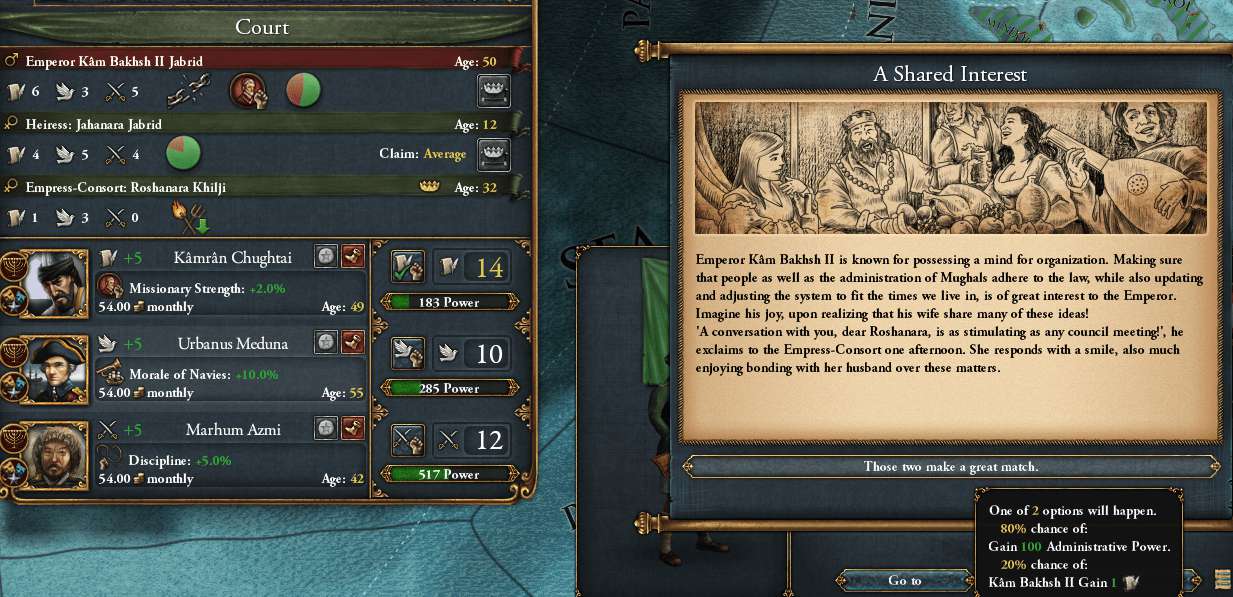Open the Emperor's abdicate crown button
1233x597 pixels.
(495, 91)
